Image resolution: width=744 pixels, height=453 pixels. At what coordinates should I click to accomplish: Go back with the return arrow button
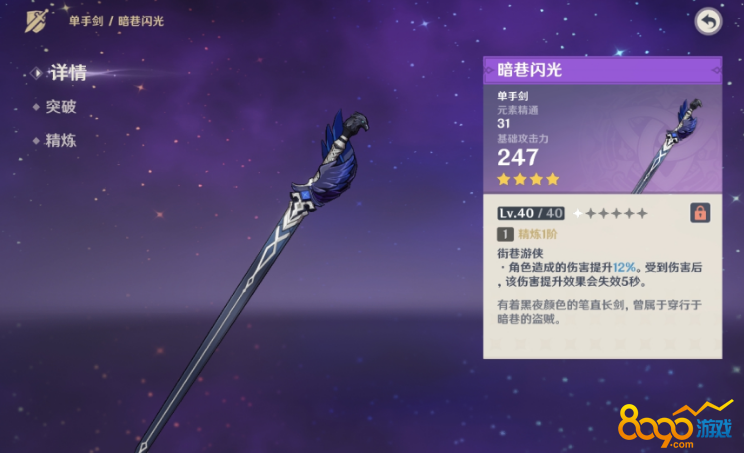point(708,22)
